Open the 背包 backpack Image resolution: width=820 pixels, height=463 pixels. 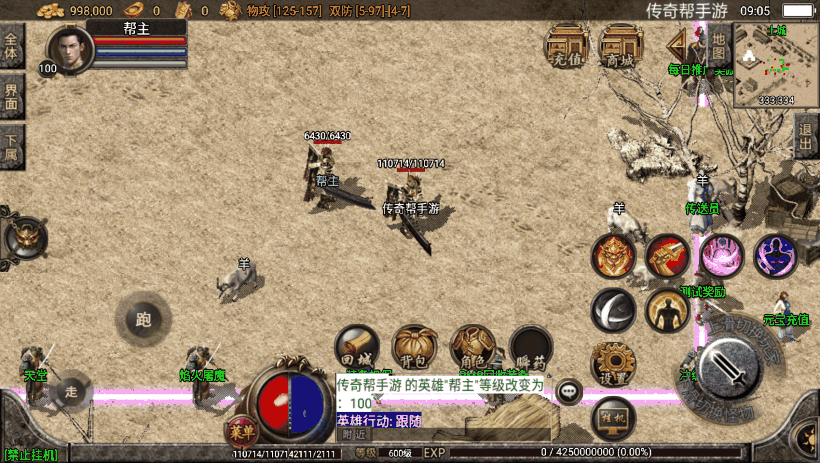click(414, 348)
